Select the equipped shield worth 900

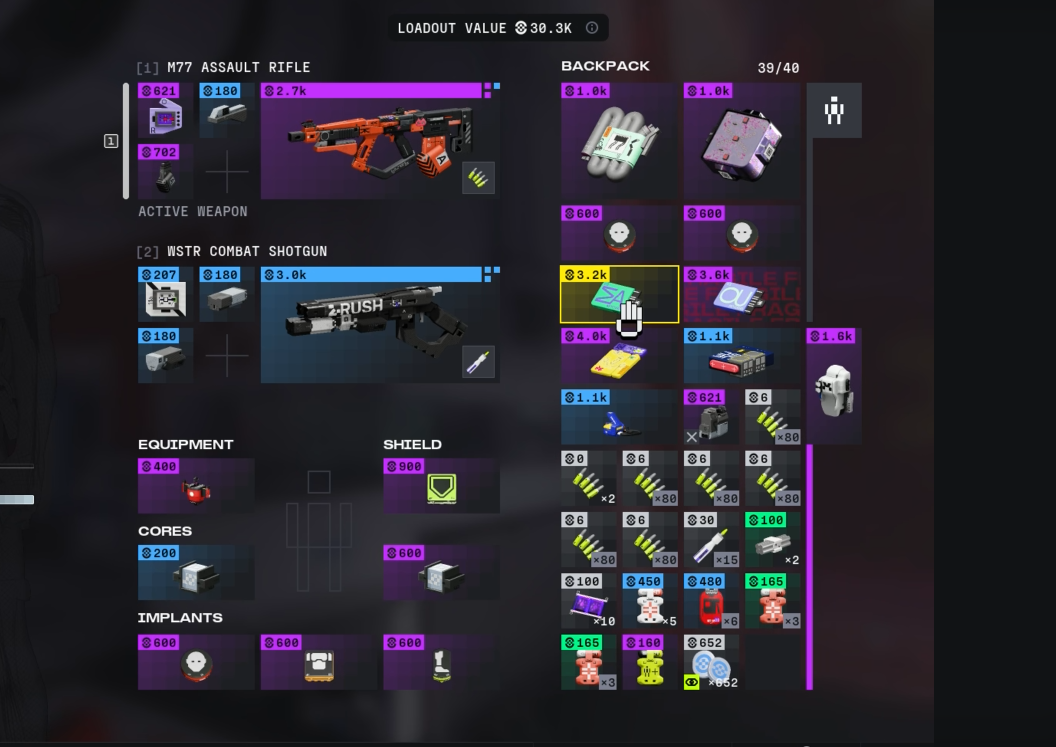pos(441,487)
